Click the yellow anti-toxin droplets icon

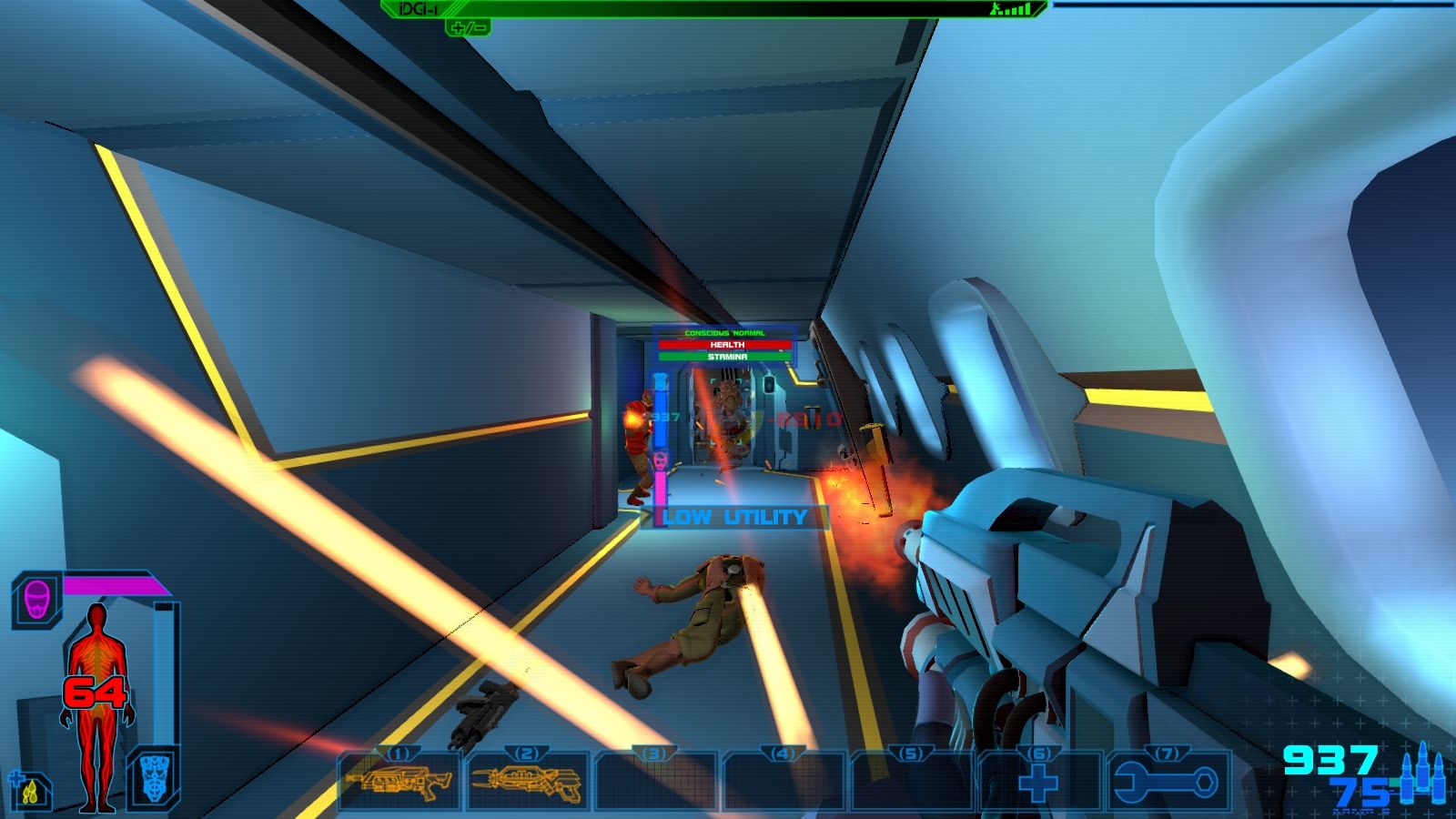[30, 790]
